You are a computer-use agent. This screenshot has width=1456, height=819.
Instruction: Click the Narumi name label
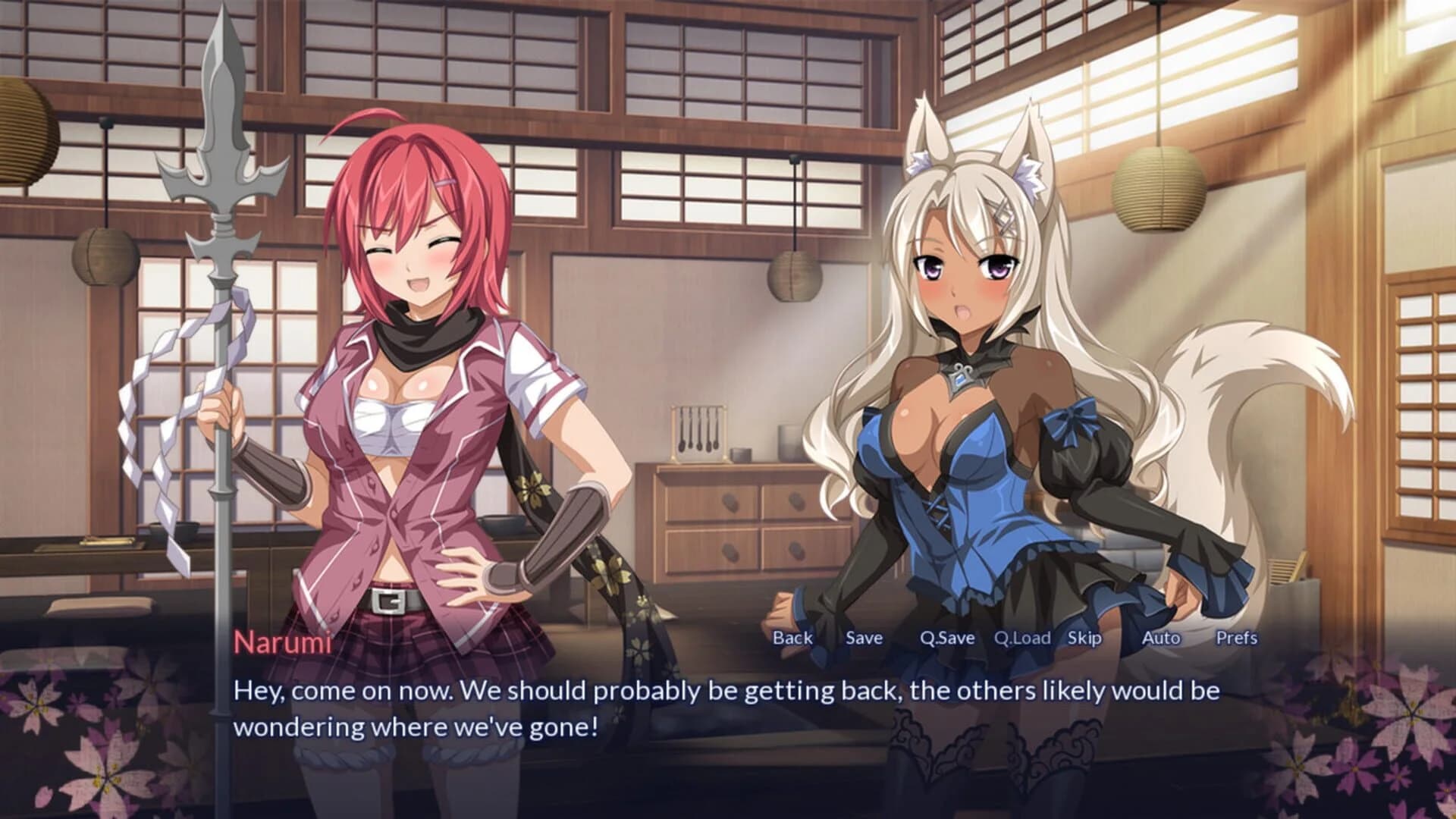point(283,644)
